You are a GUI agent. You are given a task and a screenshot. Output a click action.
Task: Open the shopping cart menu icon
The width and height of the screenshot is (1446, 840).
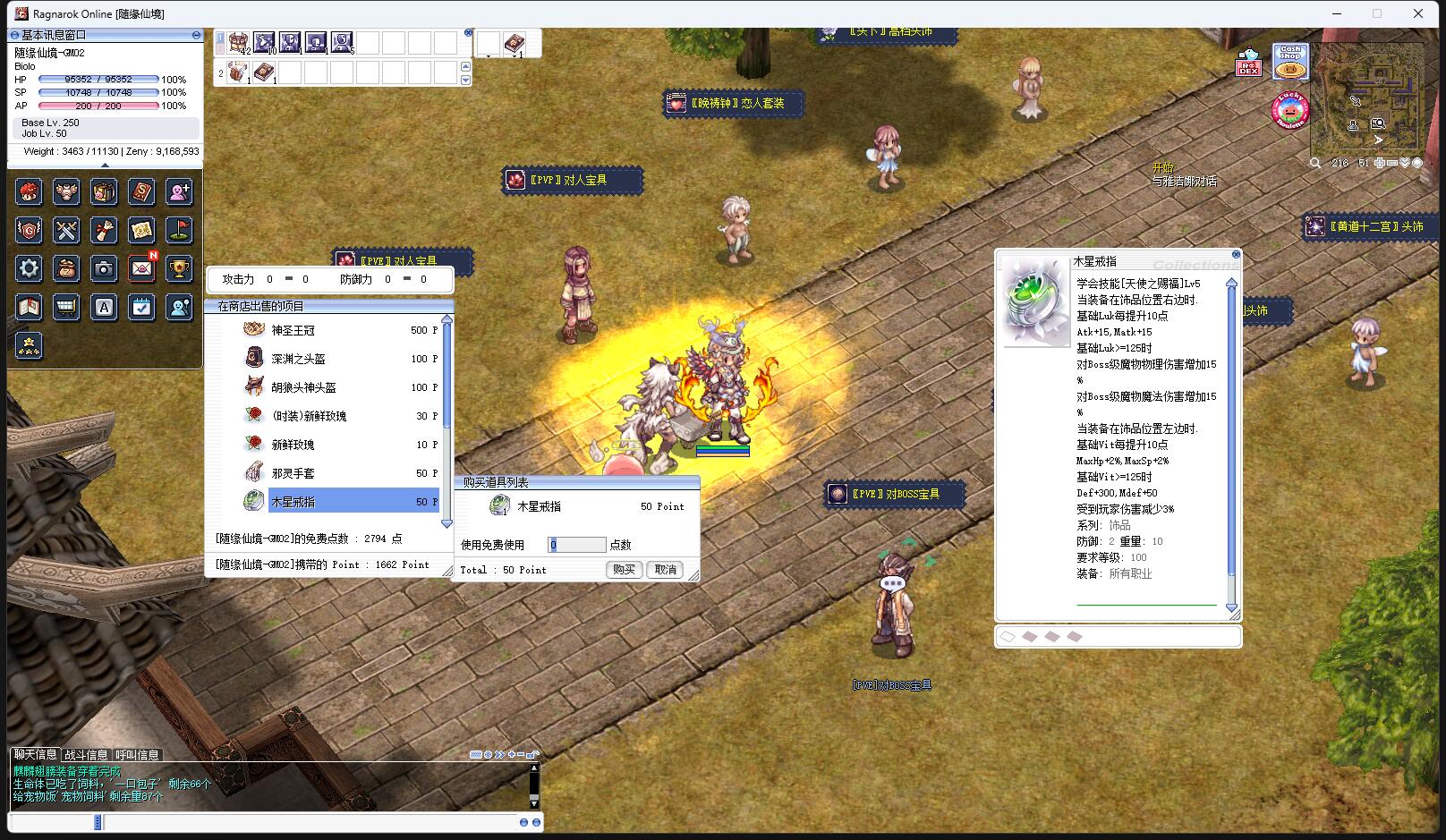67,308
